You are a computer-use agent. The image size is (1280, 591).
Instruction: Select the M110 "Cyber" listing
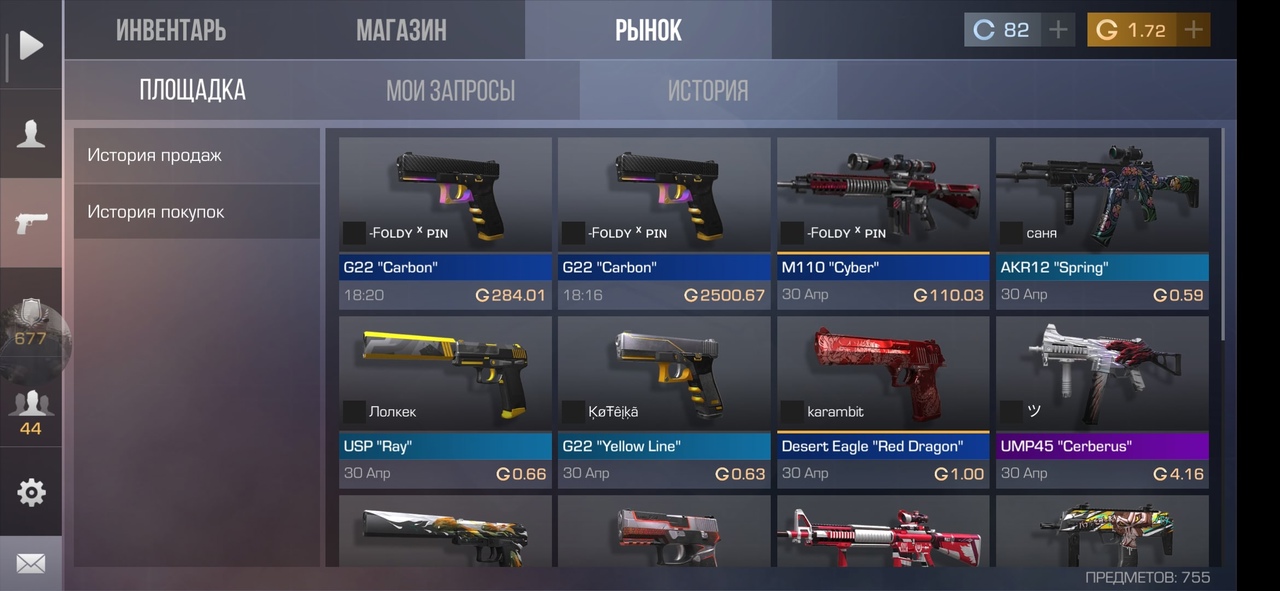[883, 222]
